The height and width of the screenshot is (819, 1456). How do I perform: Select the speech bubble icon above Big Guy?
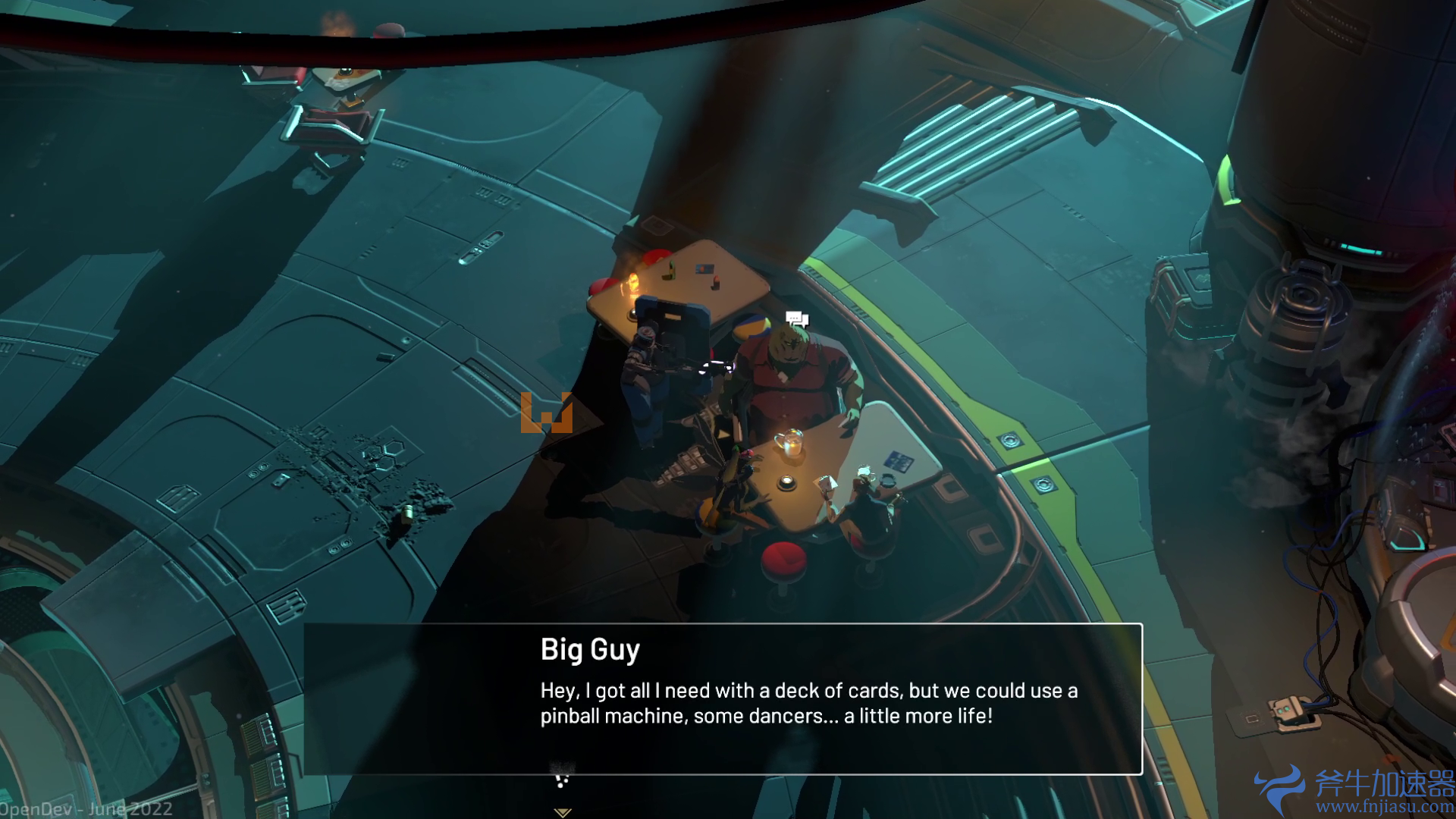796,319
